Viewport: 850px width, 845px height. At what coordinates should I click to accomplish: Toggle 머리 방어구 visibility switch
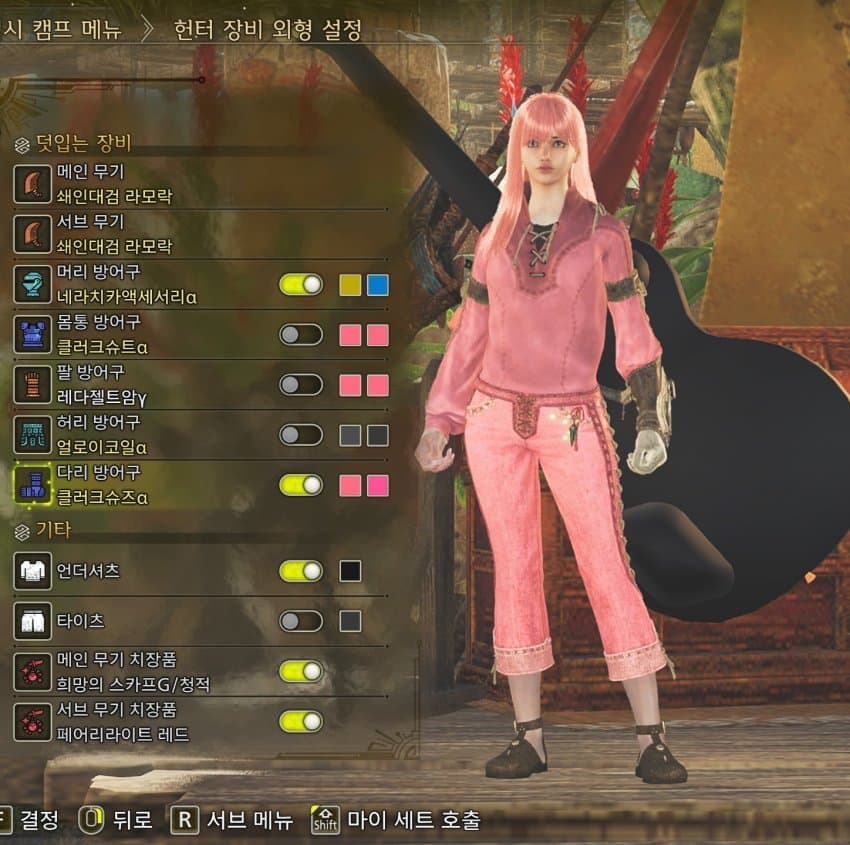(301, 285)
